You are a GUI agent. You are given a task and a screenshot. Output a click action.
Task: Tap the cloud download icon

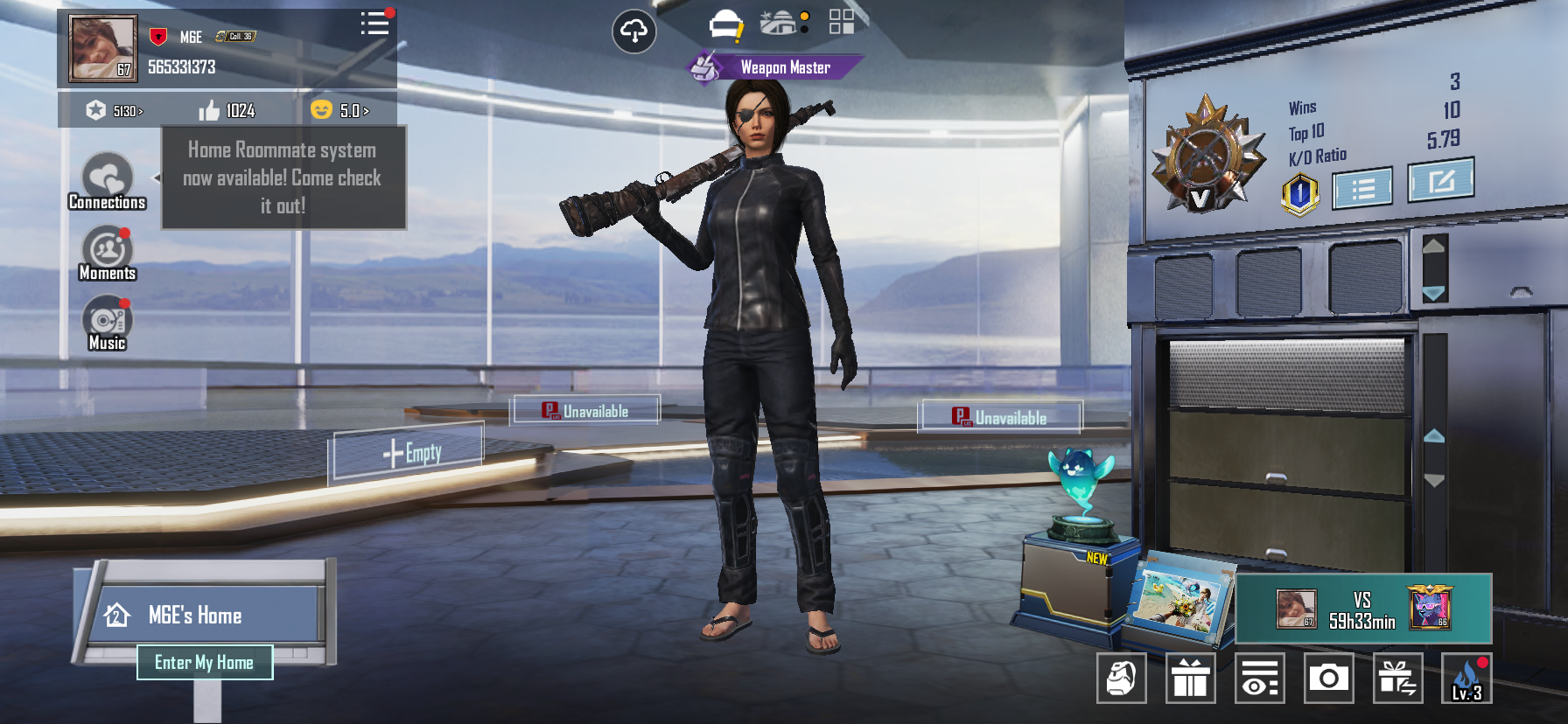(633, 32)
